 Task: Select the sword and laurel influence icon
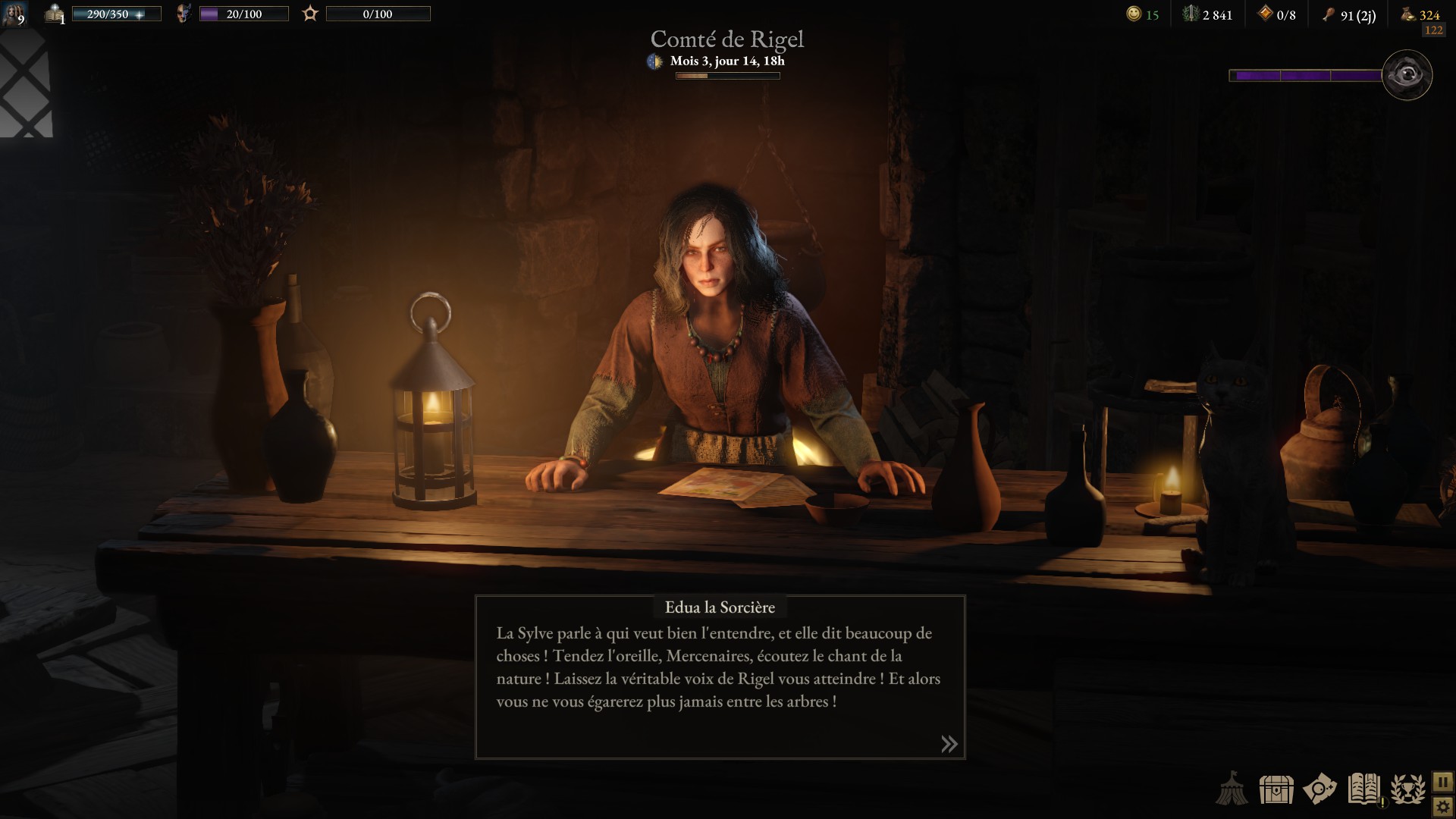(x=1191, y=14)
